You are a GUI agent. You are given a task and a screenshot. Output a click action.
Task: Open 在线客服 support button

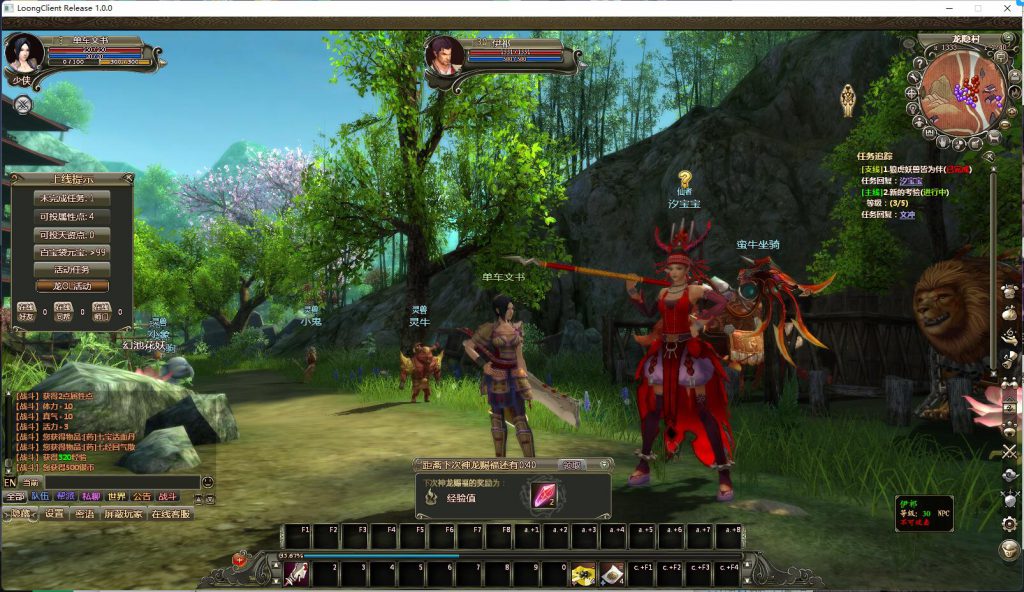[x=170, y=514]
